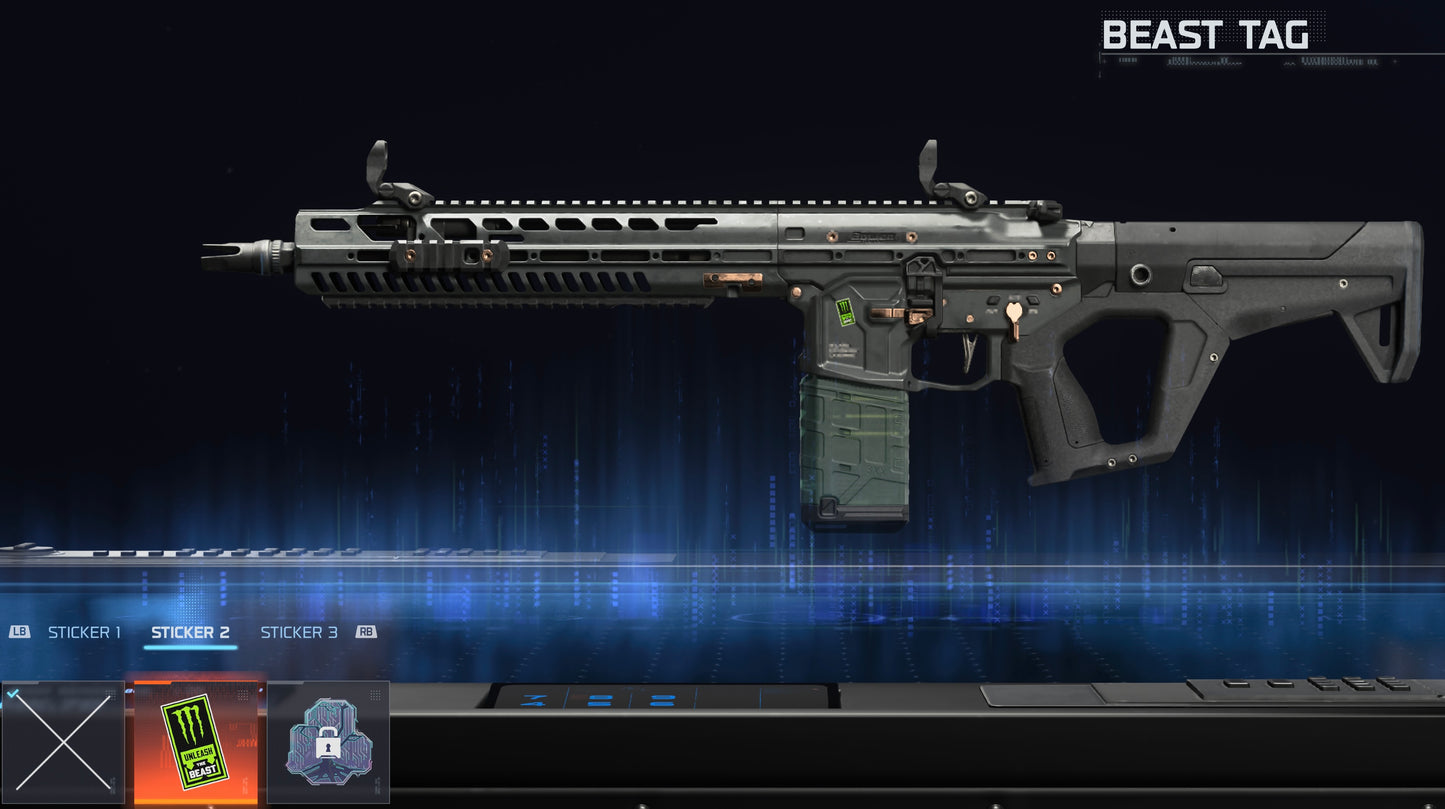The image size is (1445, 809).
Task: Click the blue underline beneath STICKER 2
Action: 190,650
